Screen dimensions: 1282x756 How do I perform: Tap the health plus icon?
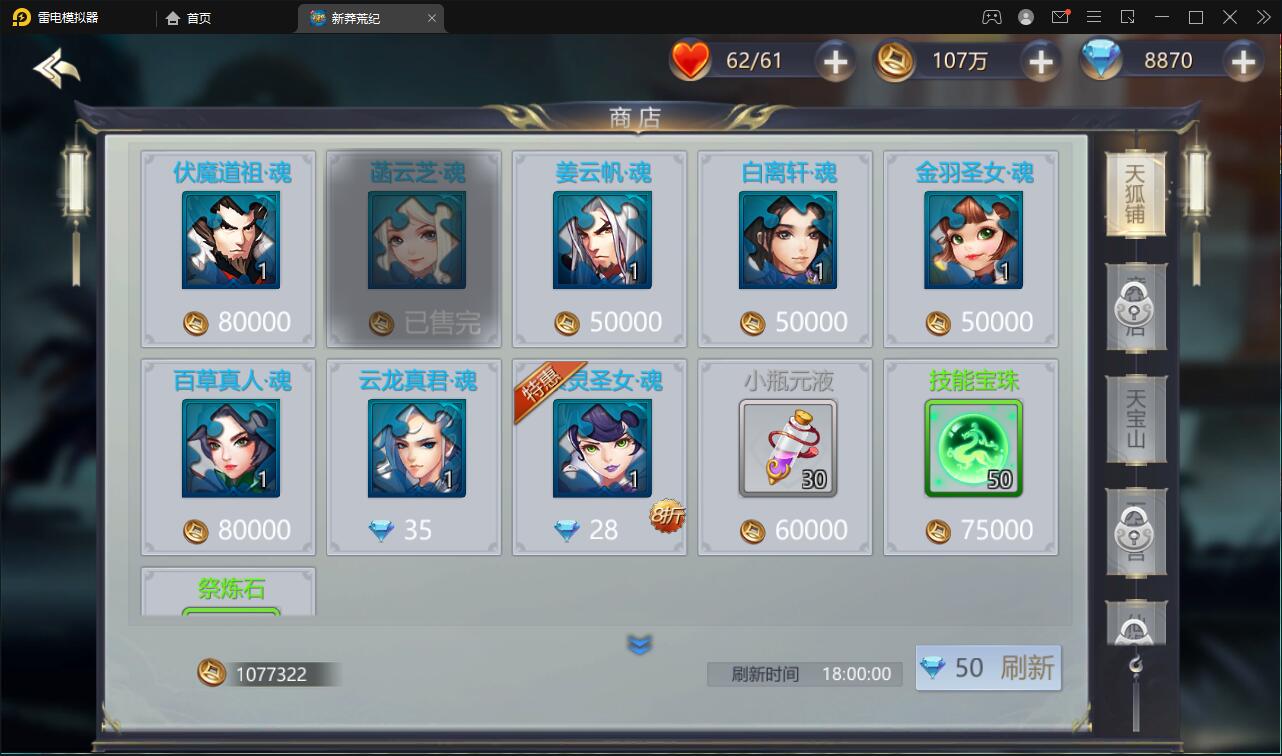click(x=833, y=61)
